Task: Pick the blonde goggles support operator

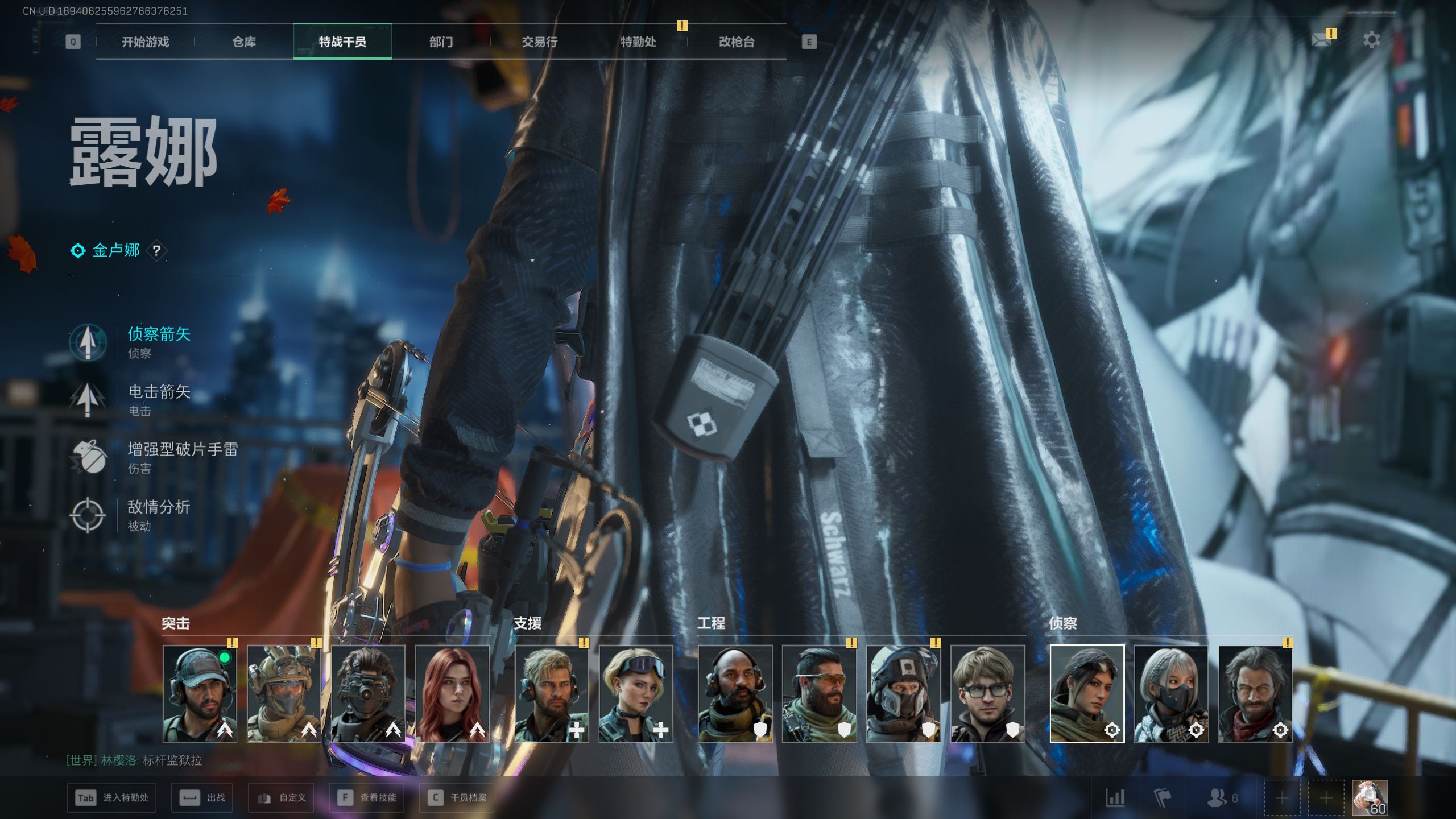Action: 635,694
